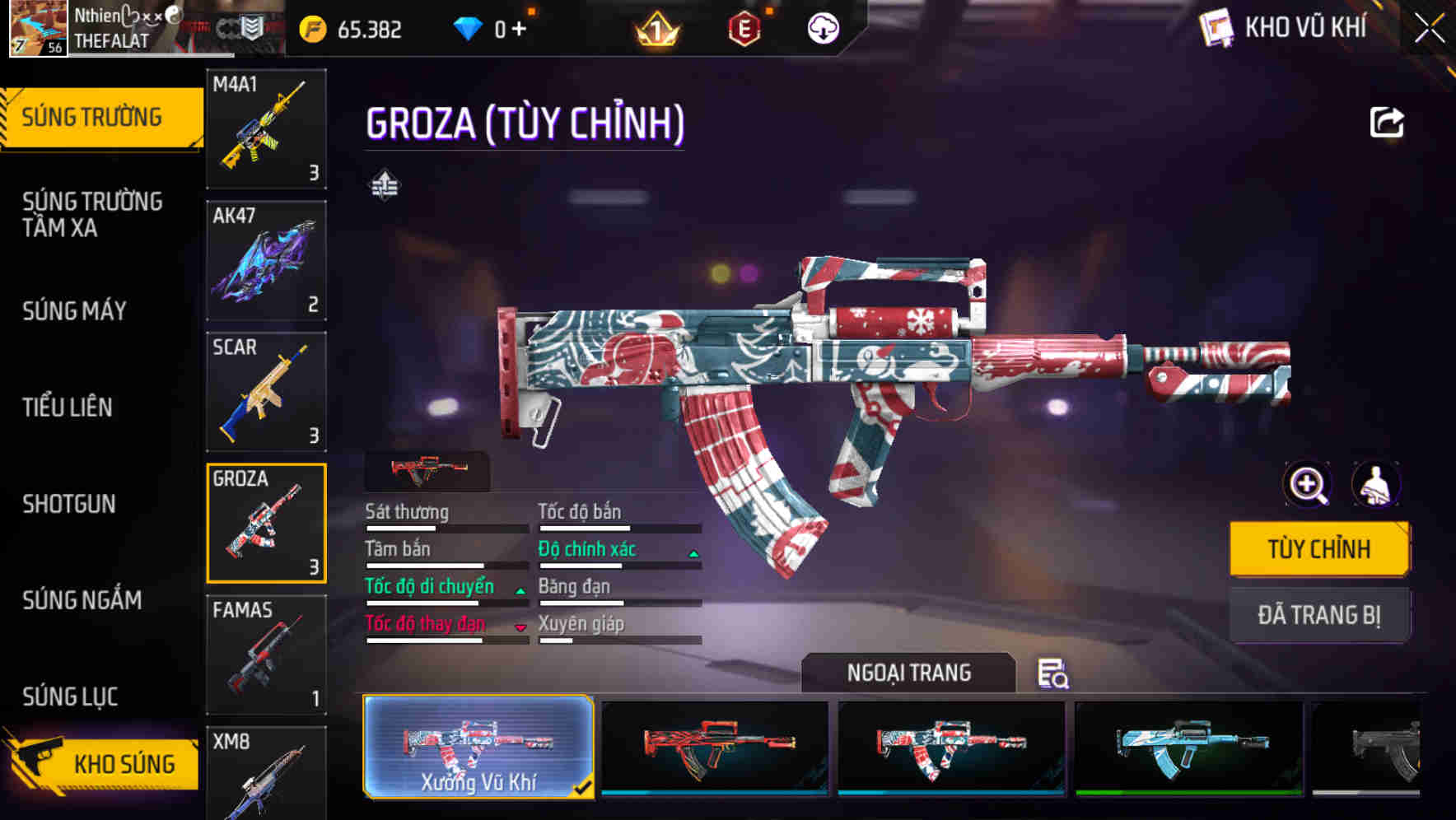This screenshot has width=1456, height=820.
Task: Switch to Súng Trường Tầm Xa category
Action: [x=92, y=214]
